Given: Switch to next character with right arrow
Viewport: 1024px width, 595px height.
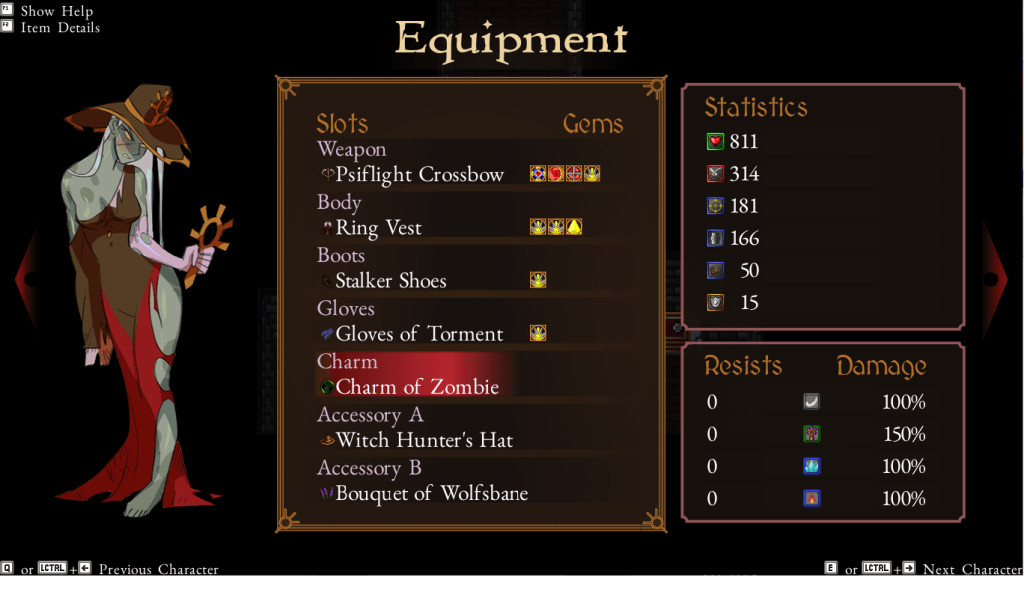Looking at the screenshot, I should click(x=995, y=279).
